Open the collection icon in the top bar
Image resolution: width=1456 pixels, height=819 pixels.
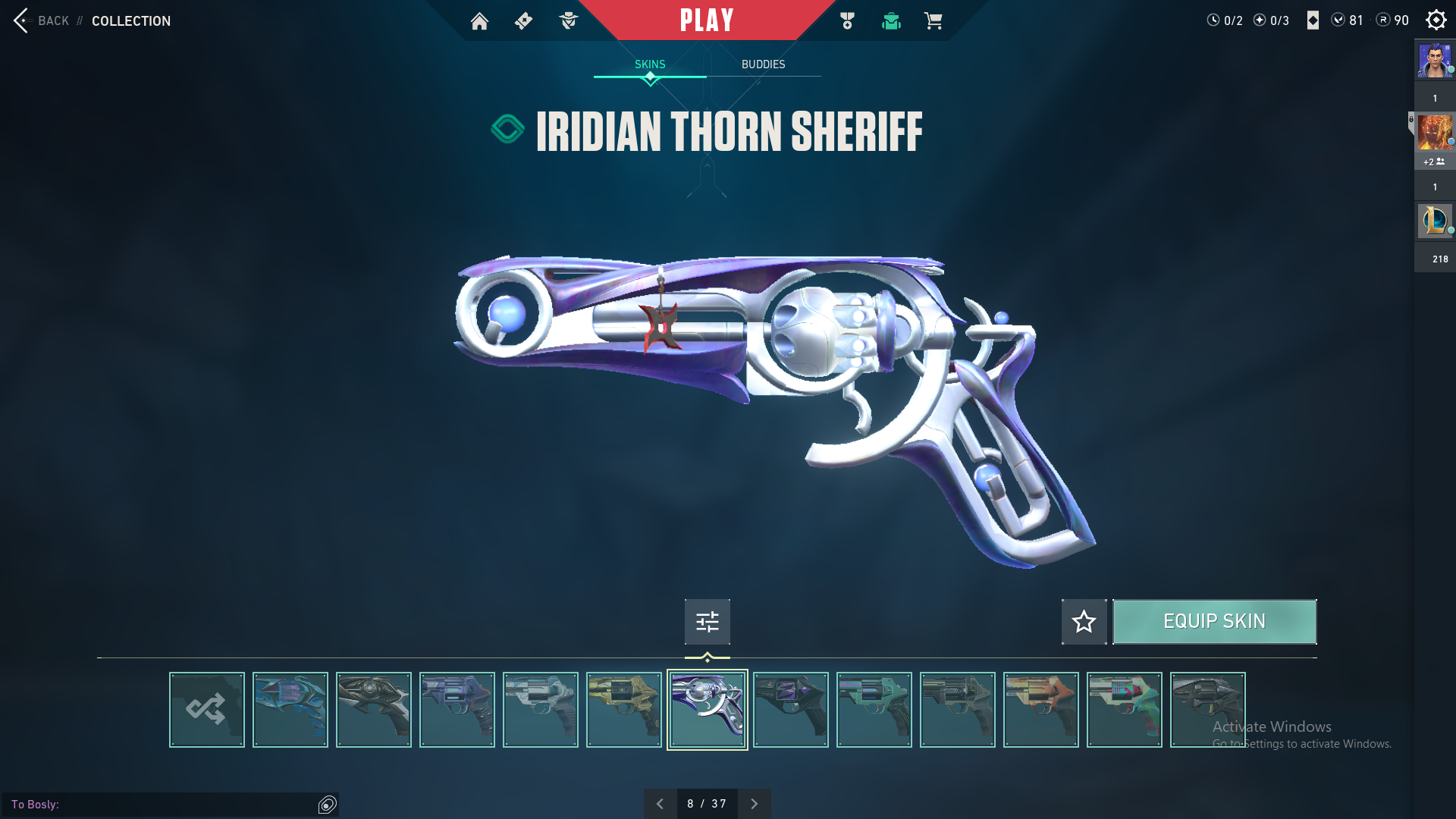point(891,21)
